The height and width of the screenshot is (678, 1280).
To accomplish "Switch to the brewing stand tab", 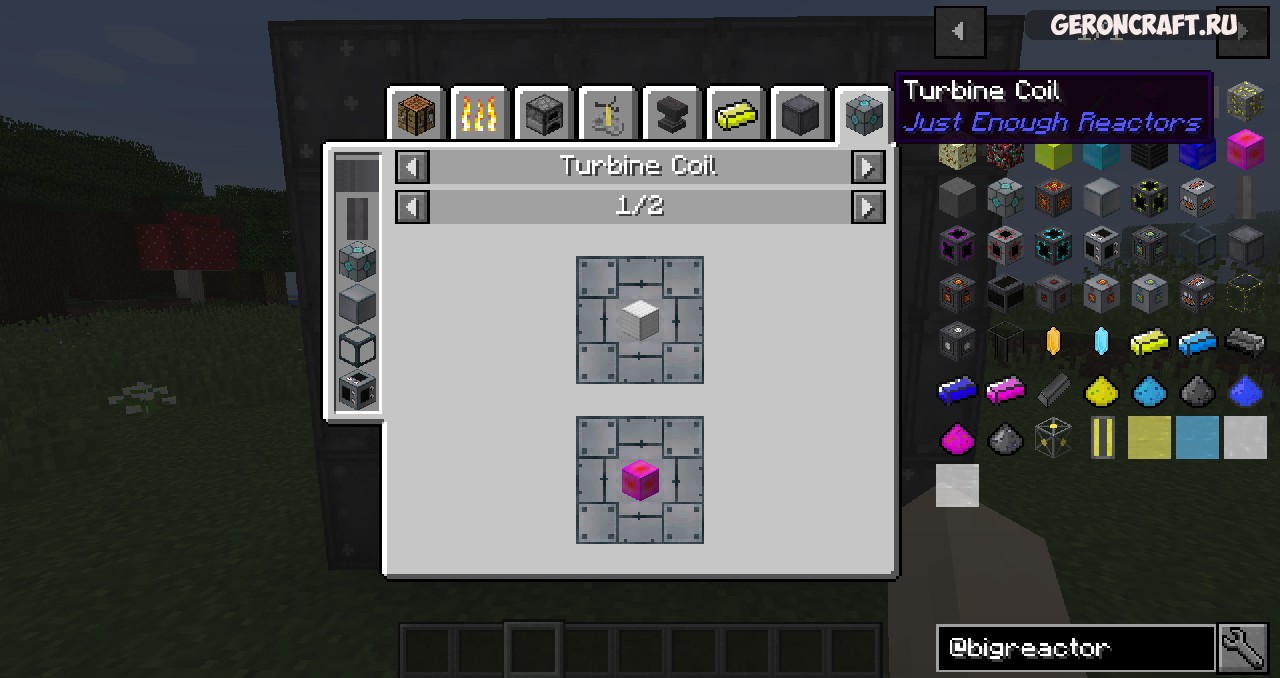I will [607, 115].
